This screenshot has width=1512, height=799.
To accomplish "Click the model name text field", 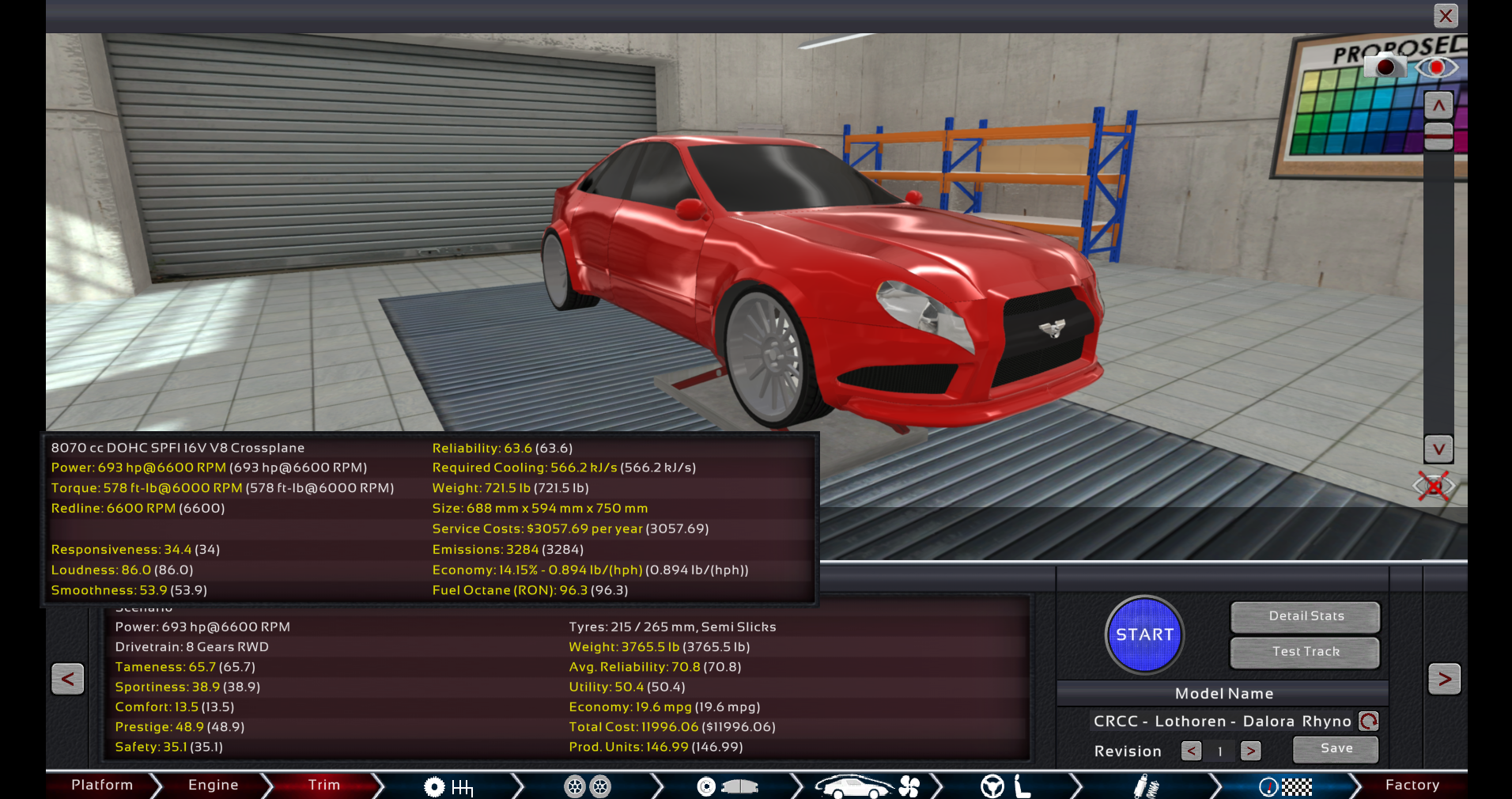I will [x=1222, y=721].
